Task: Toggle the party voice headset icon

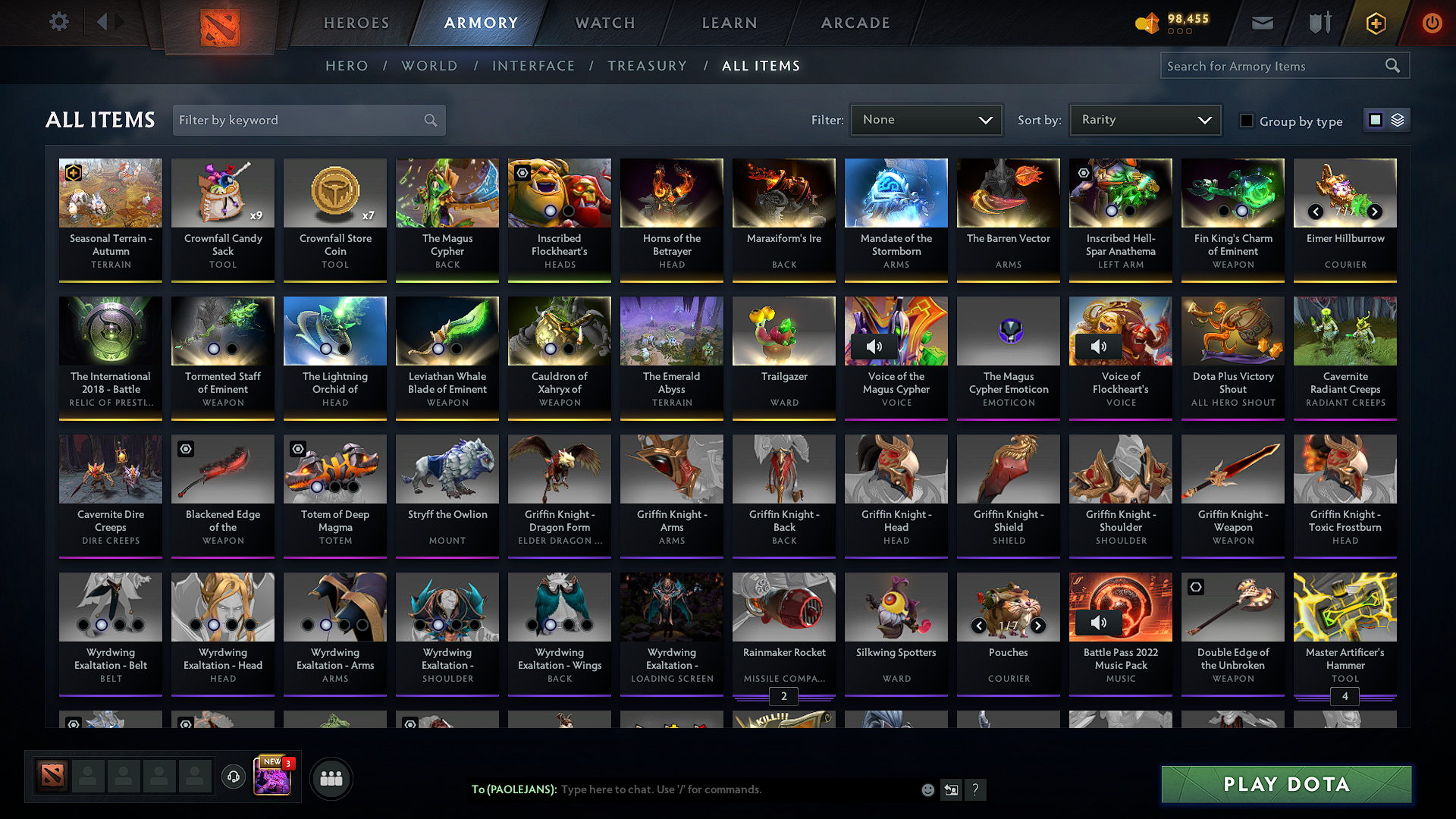Action: point(233,777)
